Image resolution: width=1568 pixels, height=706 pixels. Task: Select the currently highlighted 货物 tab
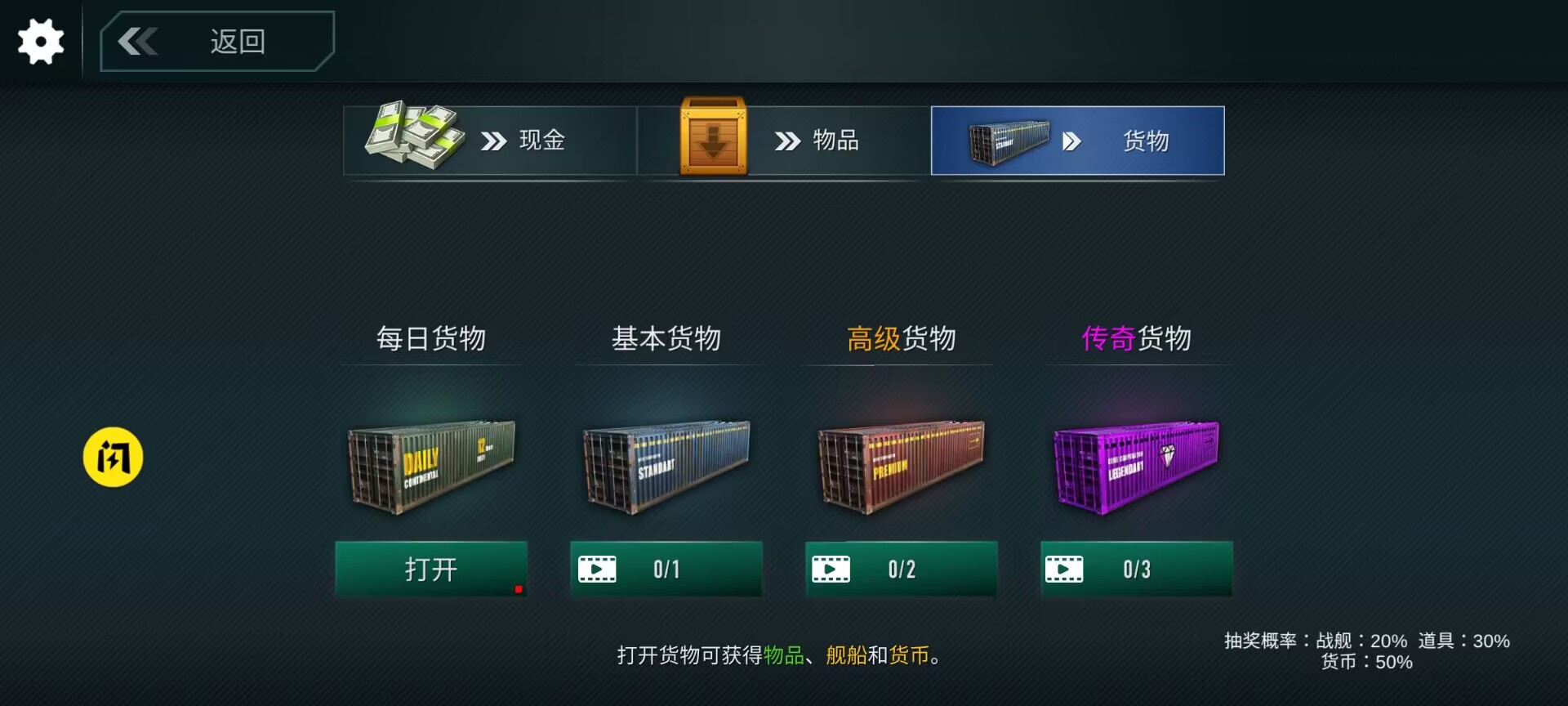1078,140
